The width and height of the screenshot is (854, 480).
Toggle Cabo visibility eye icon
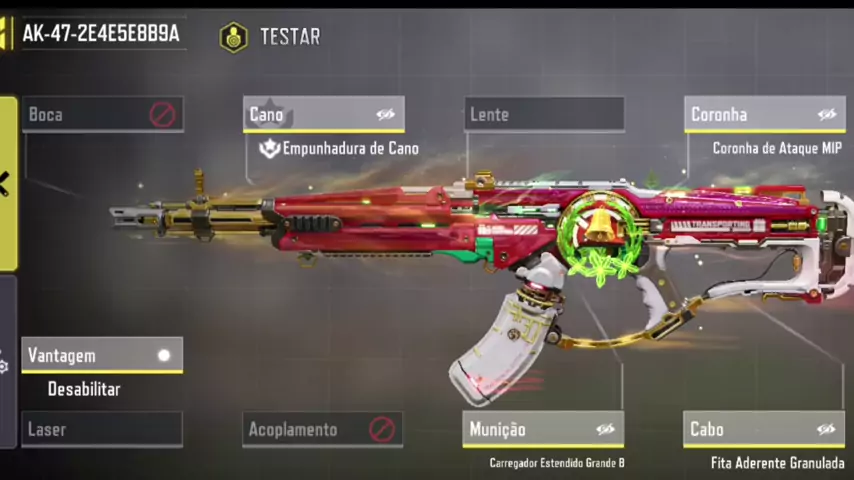[x=826, y=429]
